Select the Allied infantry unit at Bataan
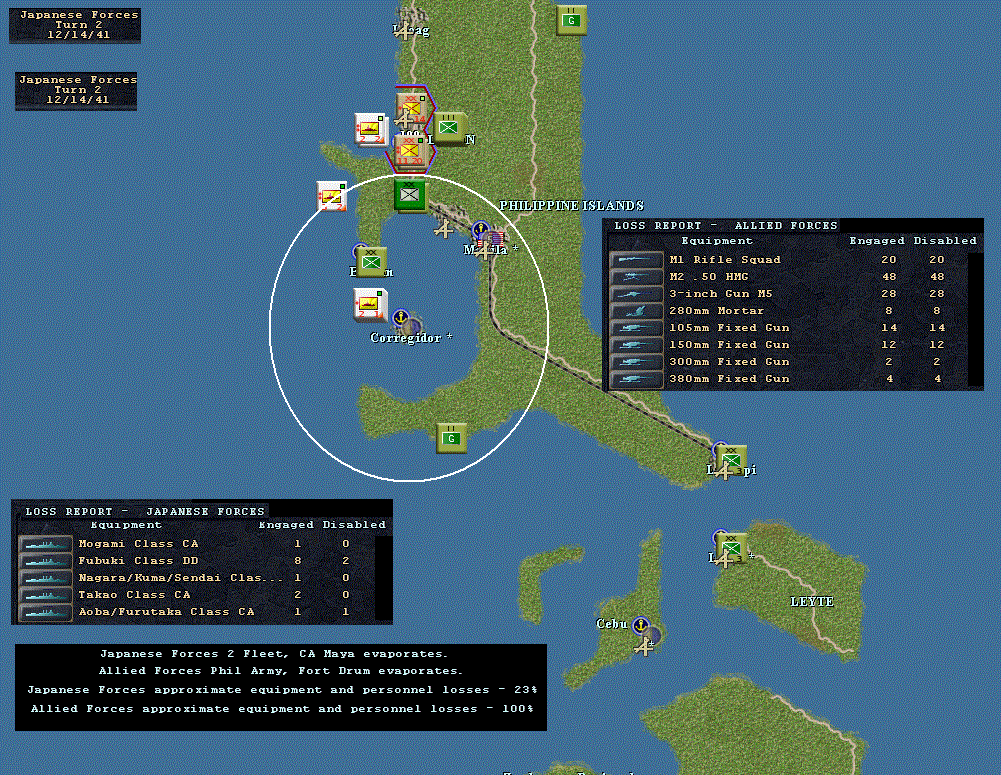Viewport: 1001px width, 775px height. pyautogui.click(x=372, y=261)
